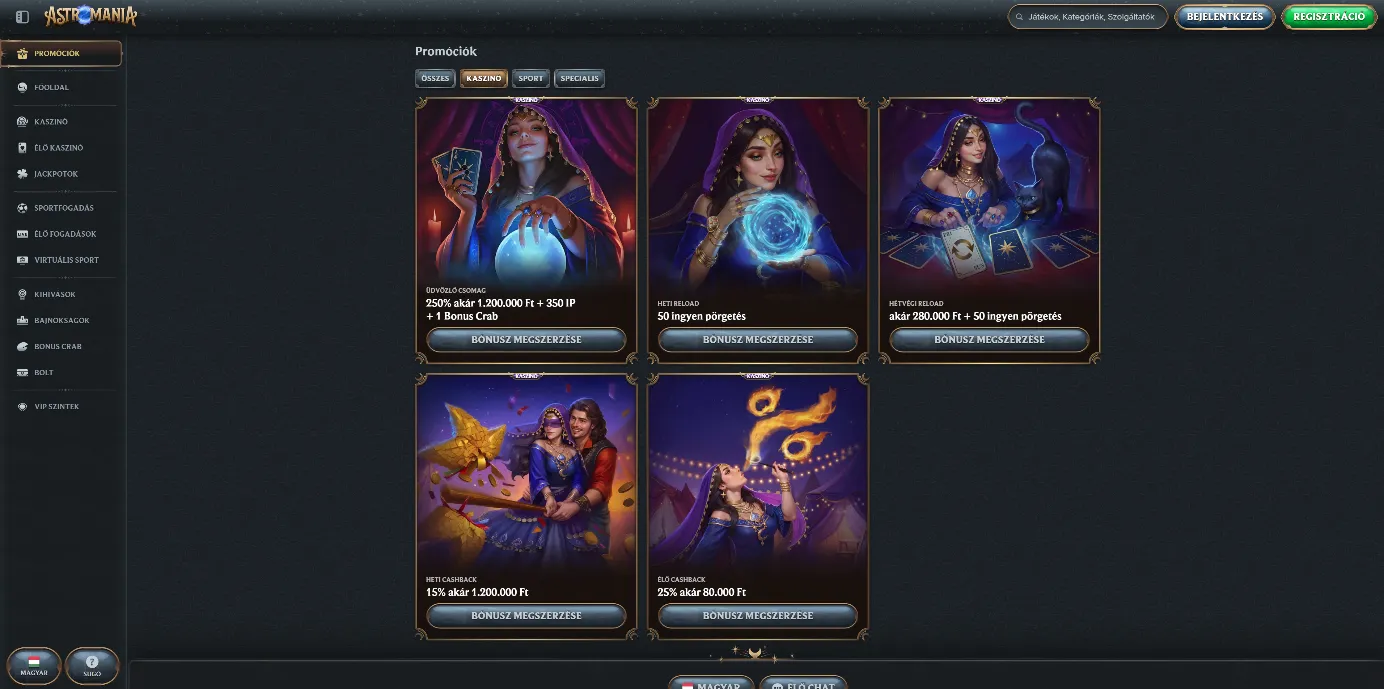Get the Hétvégi Reload bonus
The height and width of the screenshot is (689, 1384).
989,339
